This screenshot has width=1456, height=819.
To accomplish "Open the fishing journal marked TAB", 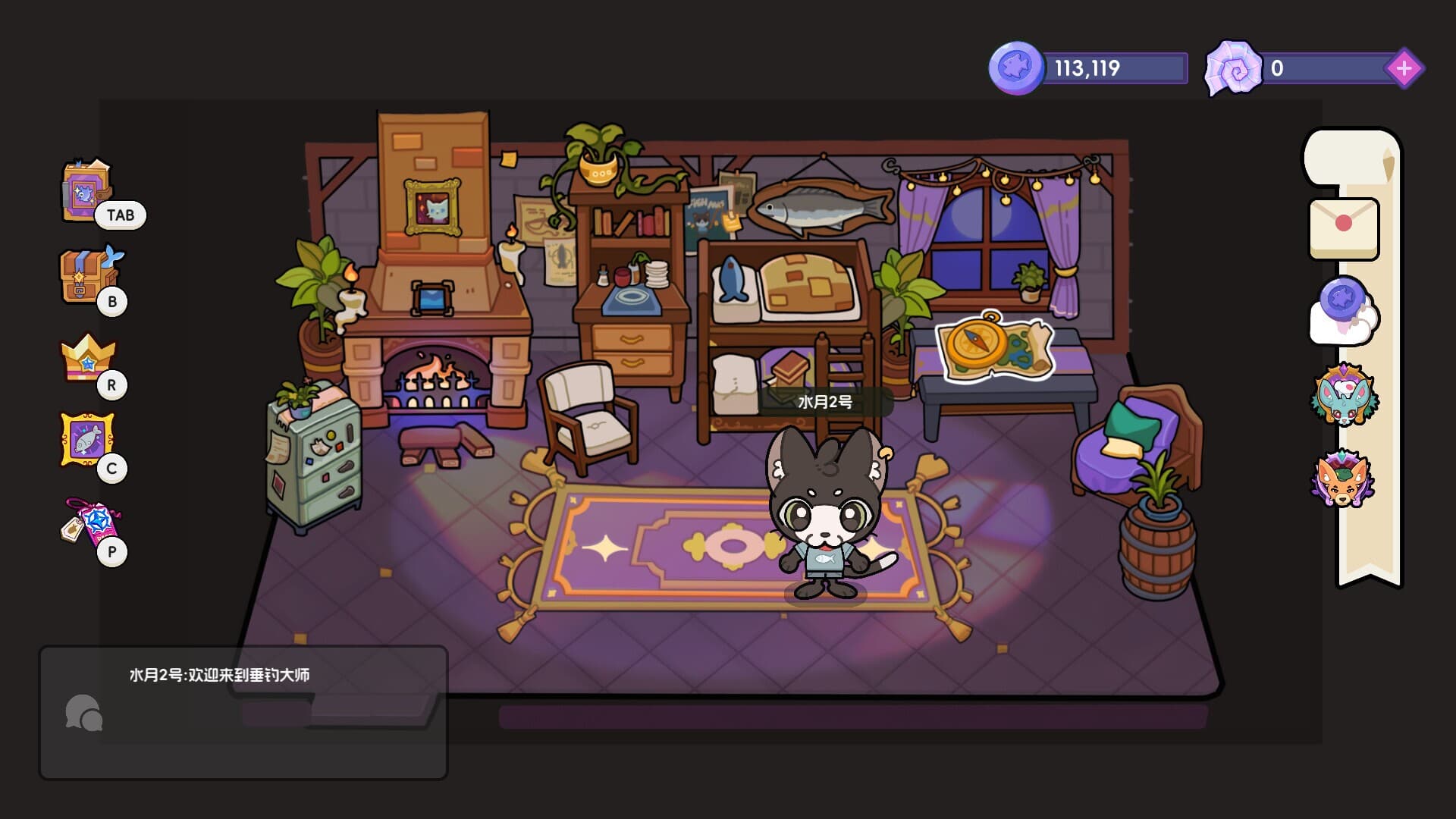I will coord(83,192).
